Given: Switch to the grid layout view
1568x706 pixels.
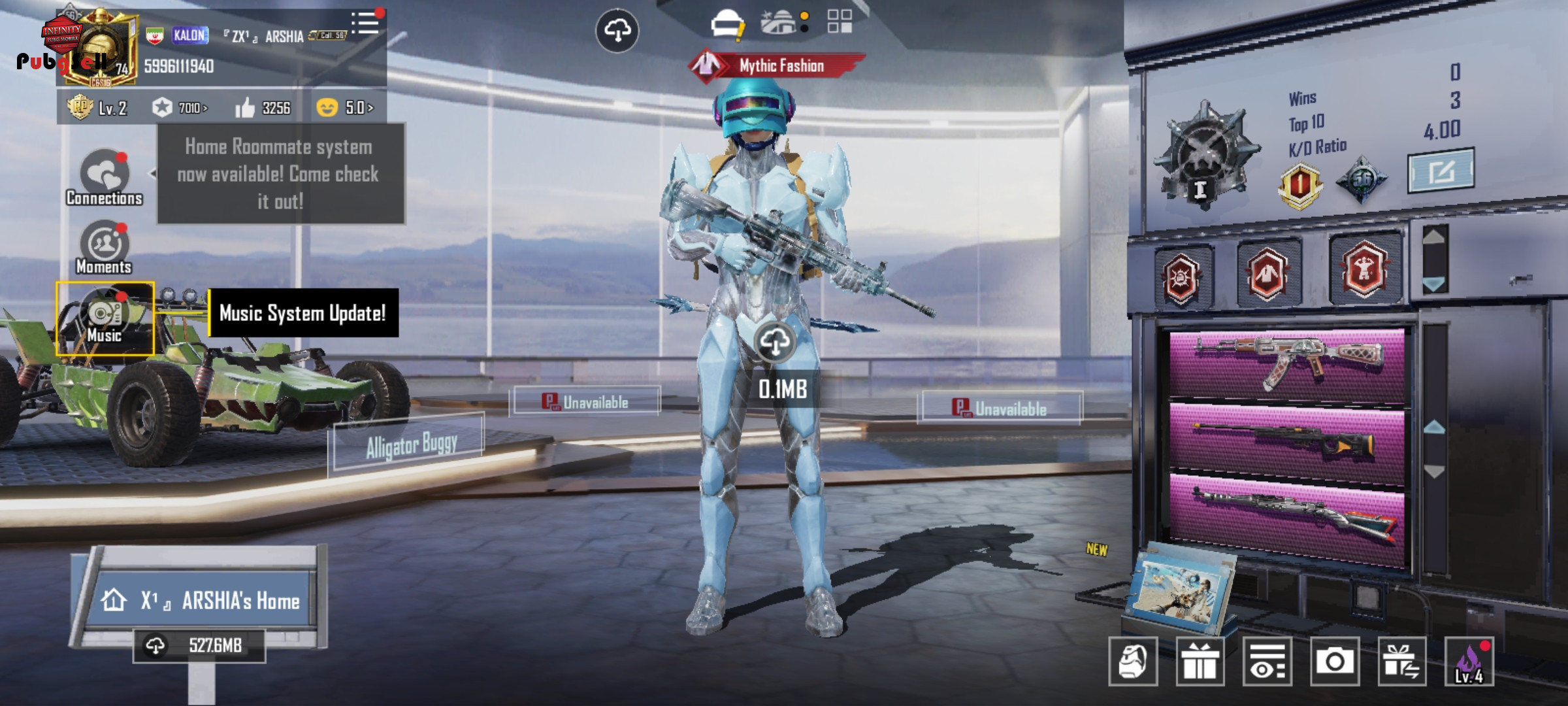Looking at the screenshot, I should point(840,22).
